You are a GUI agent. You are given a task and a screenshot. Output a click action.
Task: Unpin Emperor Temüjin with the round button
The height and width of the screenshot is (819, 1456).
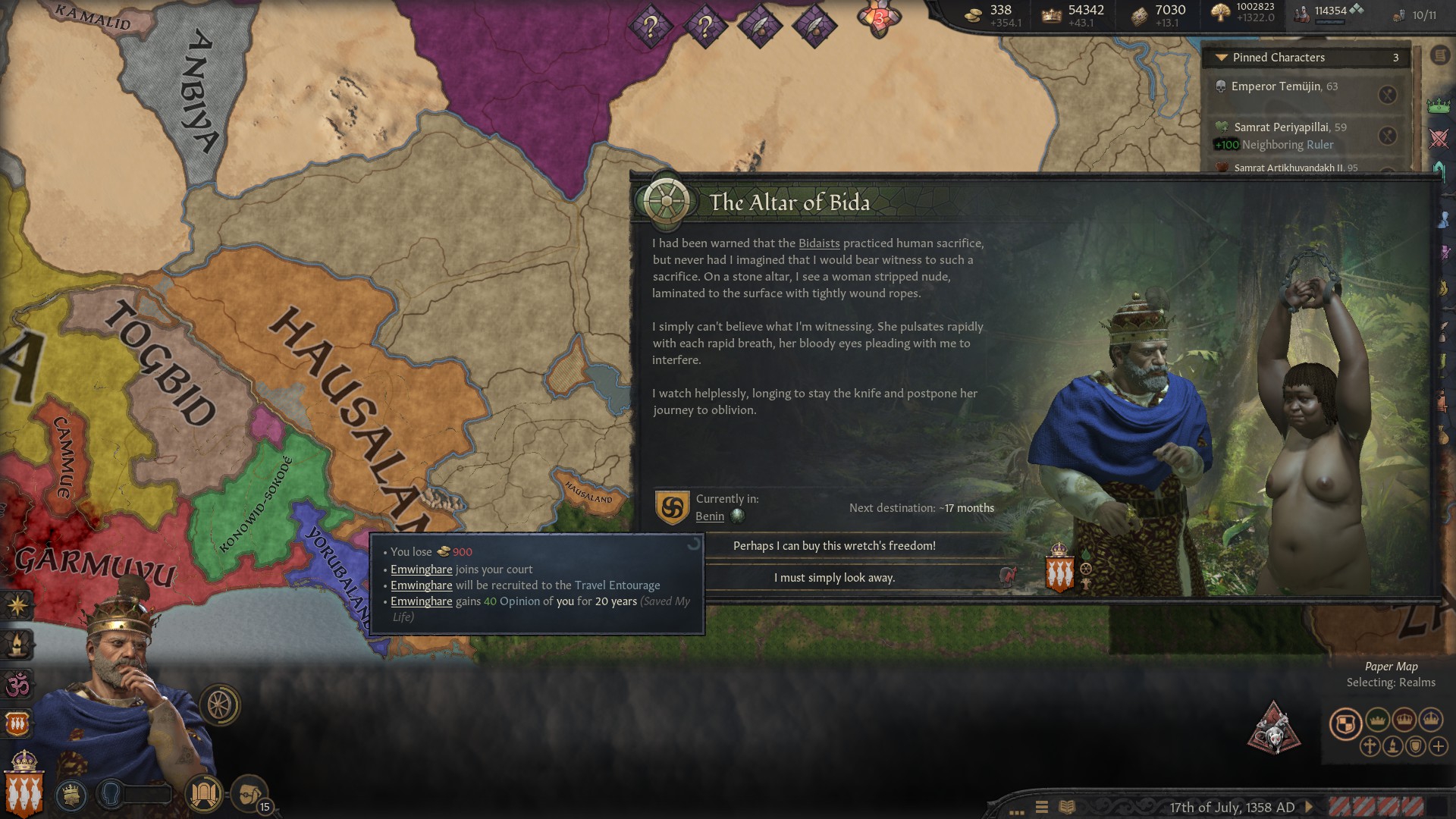pos(1387,95)
